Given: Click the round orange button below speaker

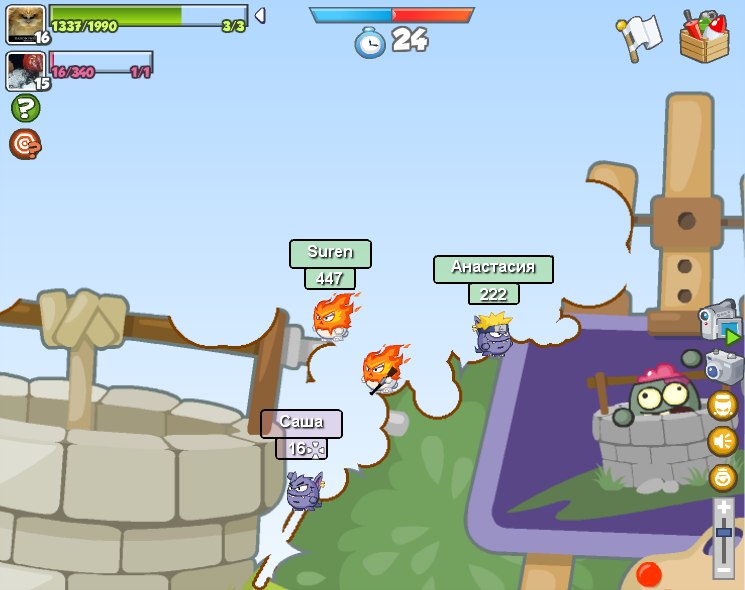Looking at the screenshot, I should 723,477.
